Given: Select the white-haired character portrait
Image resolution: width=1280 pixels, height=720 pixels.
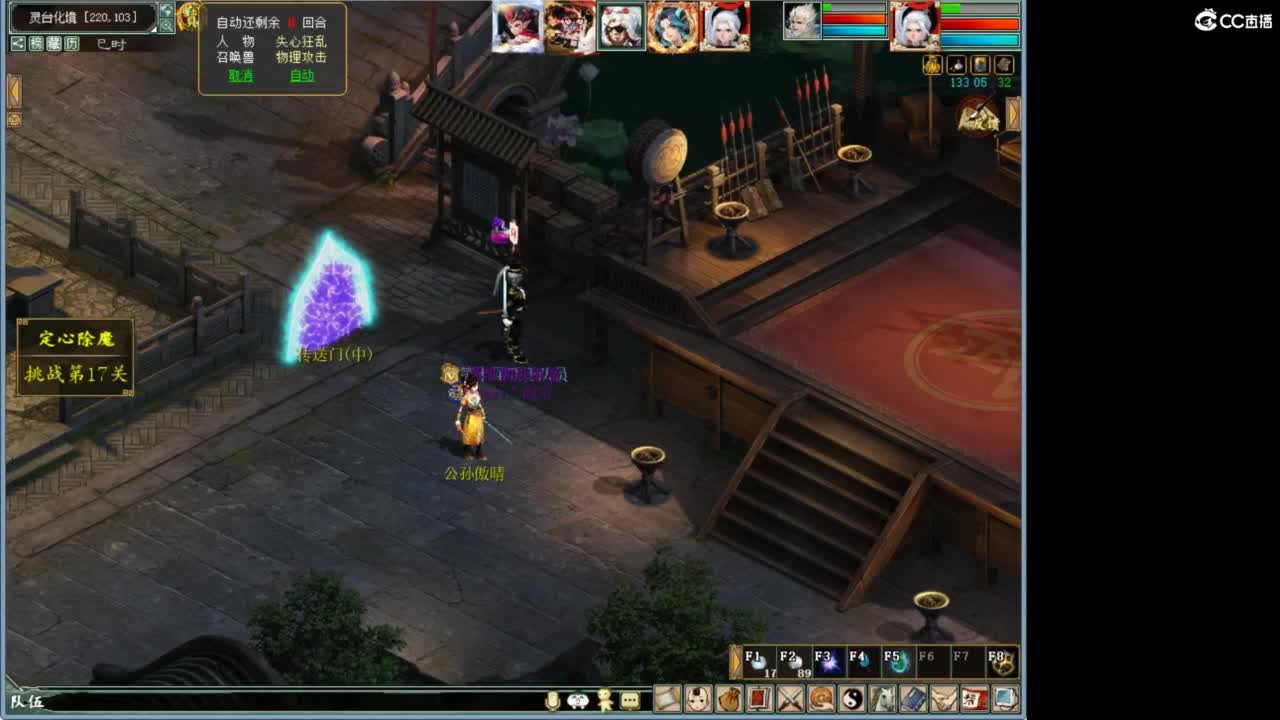Looking at the screenshot, I should (x=724, y=26).
